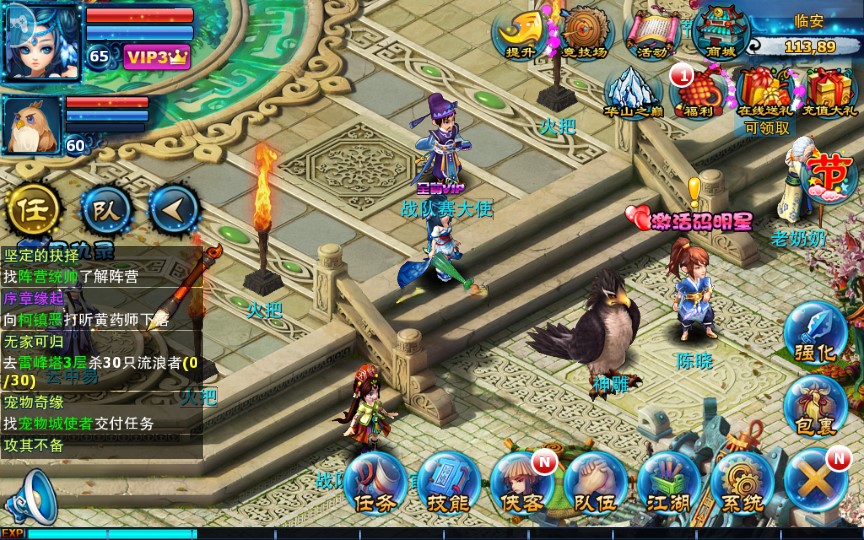
Task: Open the 提升 upgrade icon
Action: coord(520,33)
